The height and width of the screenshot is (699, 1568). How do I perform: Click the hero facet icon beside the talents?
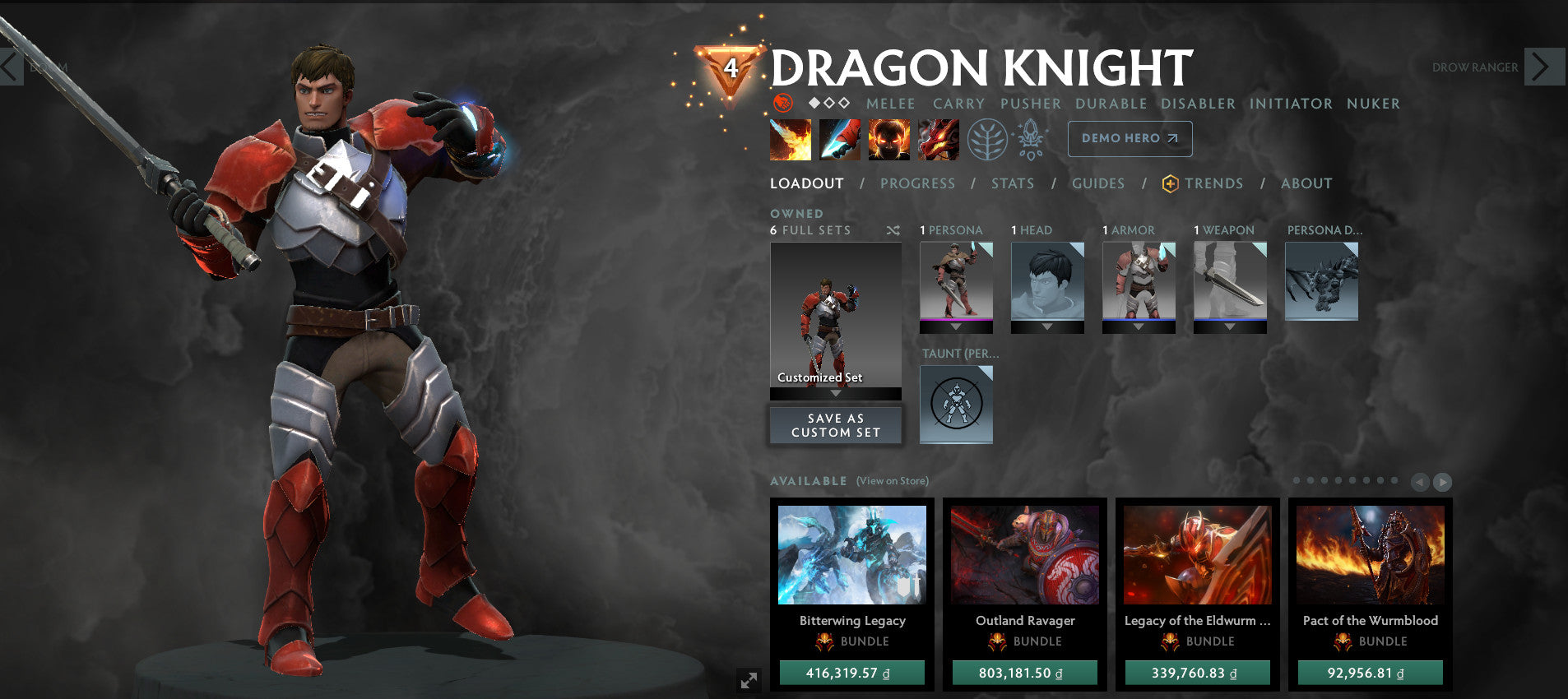coord(1031,138)
